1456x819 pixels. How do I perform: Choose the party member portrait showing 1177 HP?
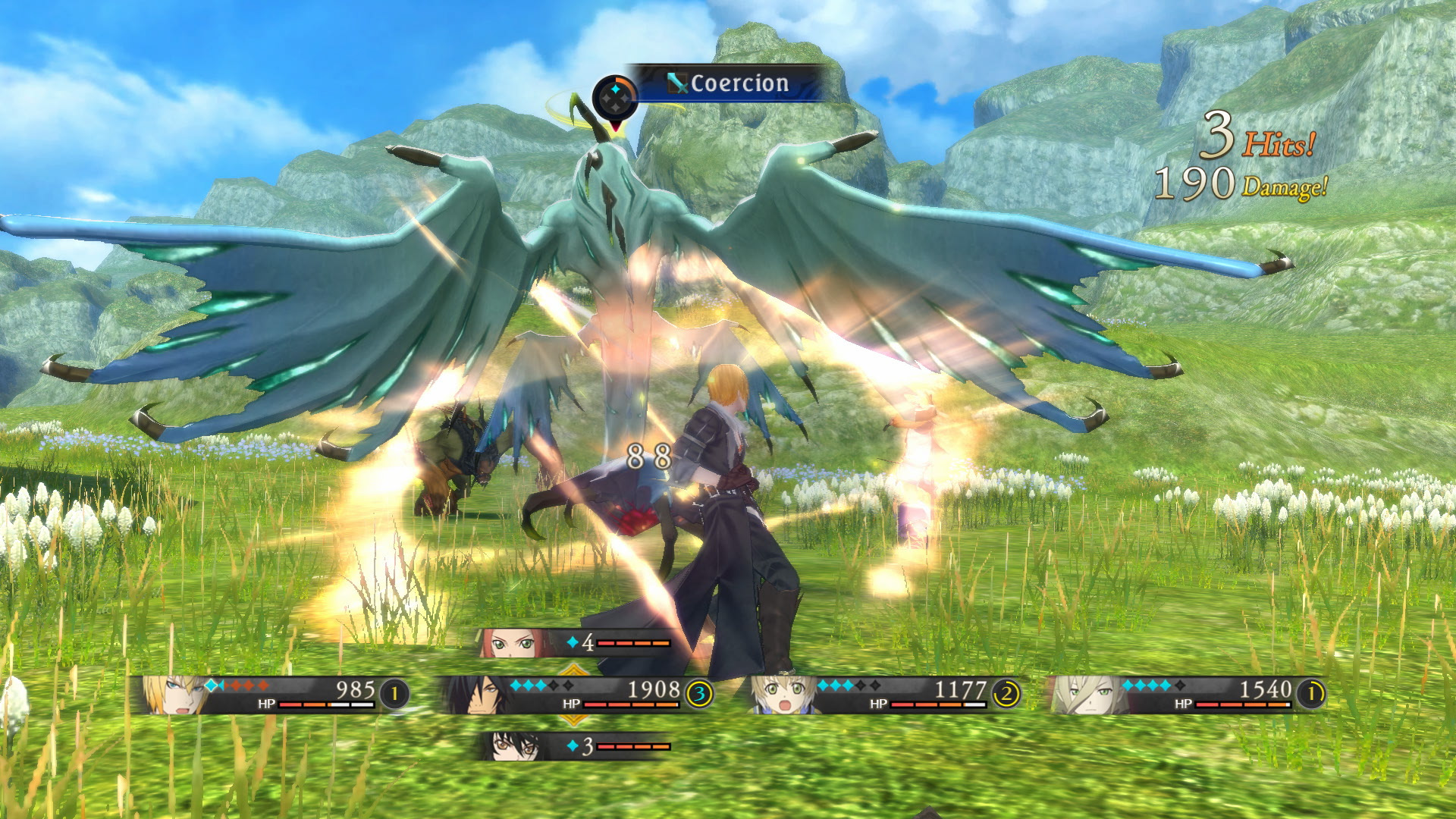[x=781, y=694]
